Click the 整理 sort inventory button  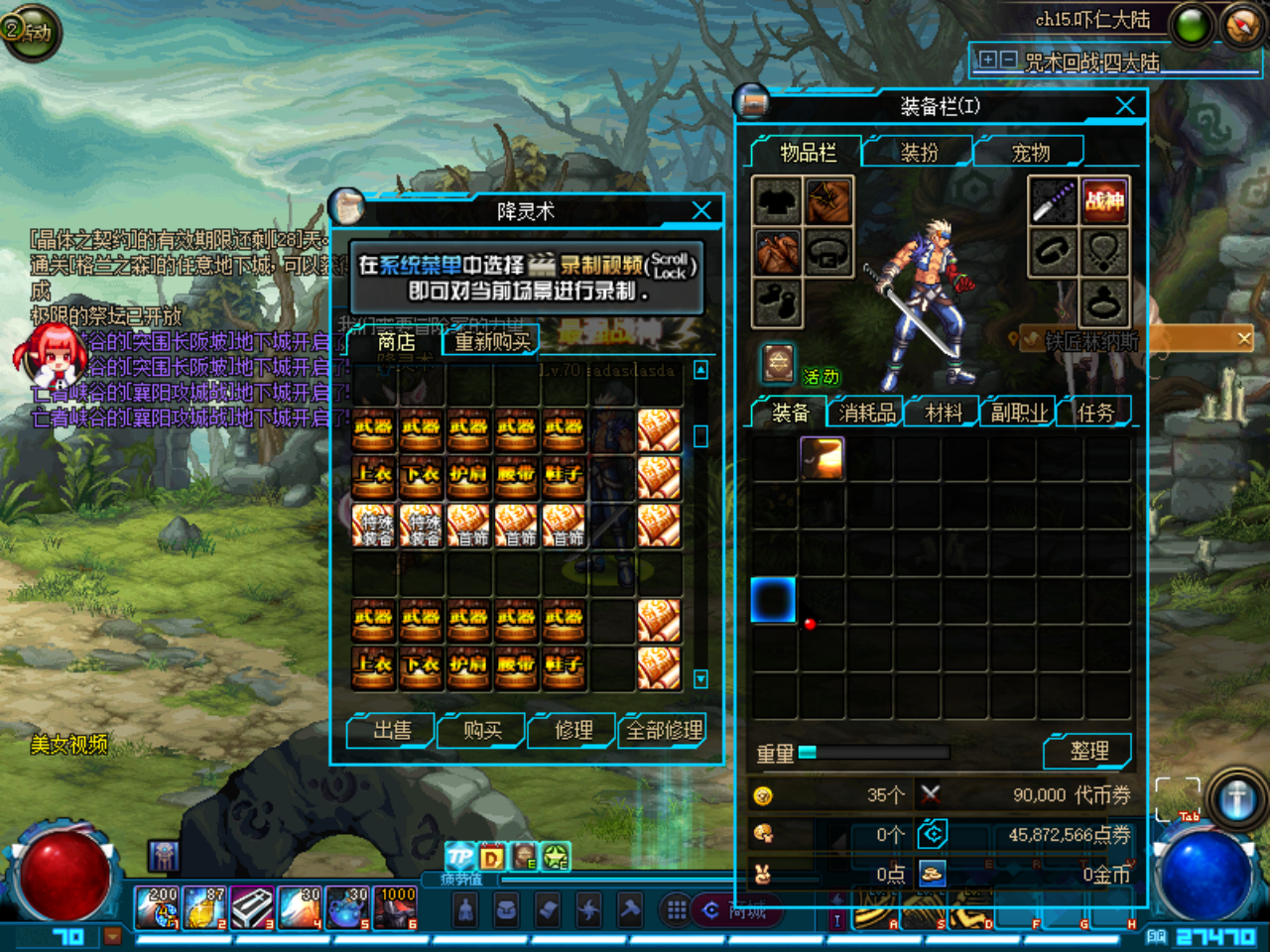coord(1088,752)
